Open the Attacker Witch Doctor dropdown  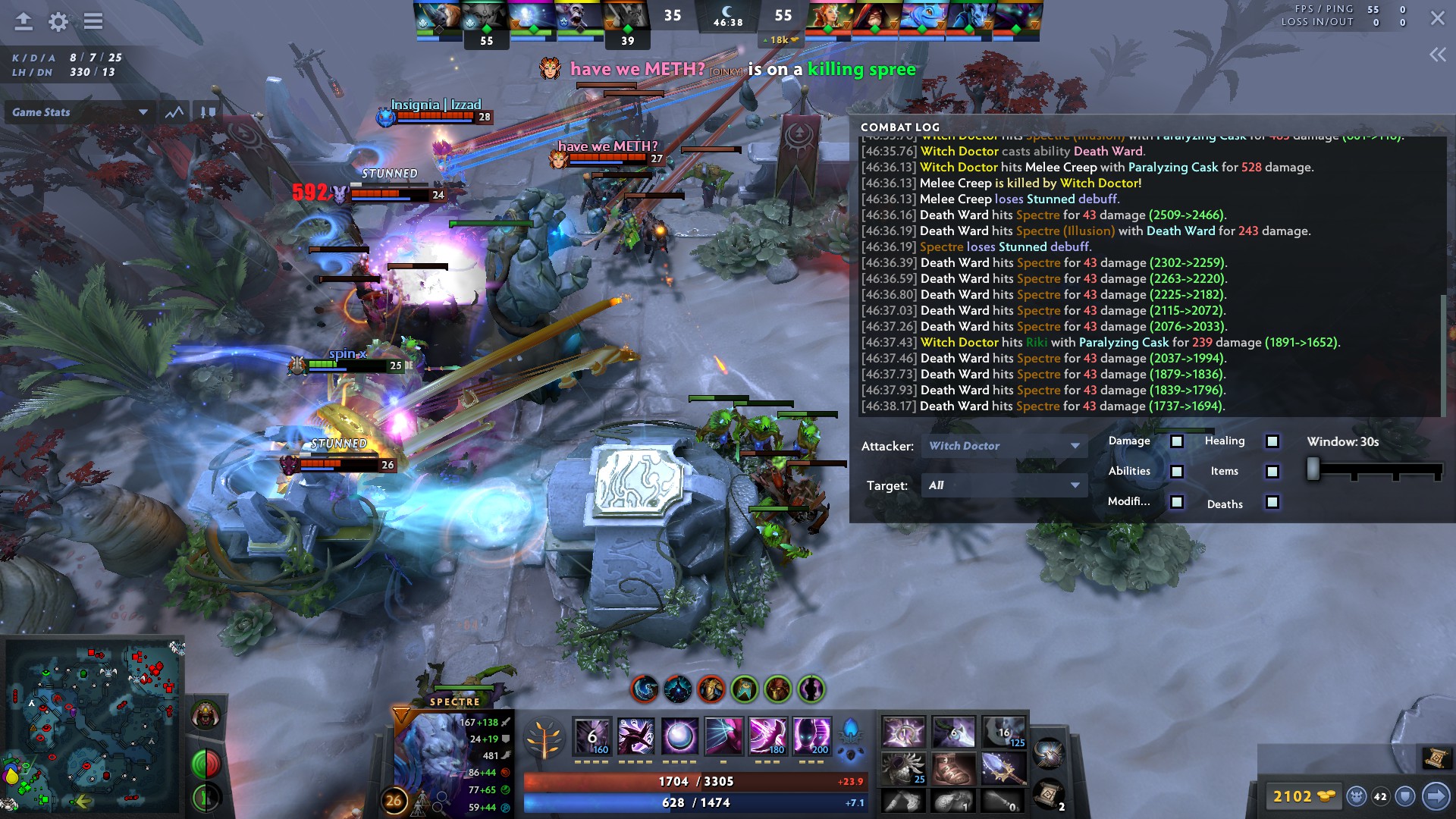[x=1003, y=446]
